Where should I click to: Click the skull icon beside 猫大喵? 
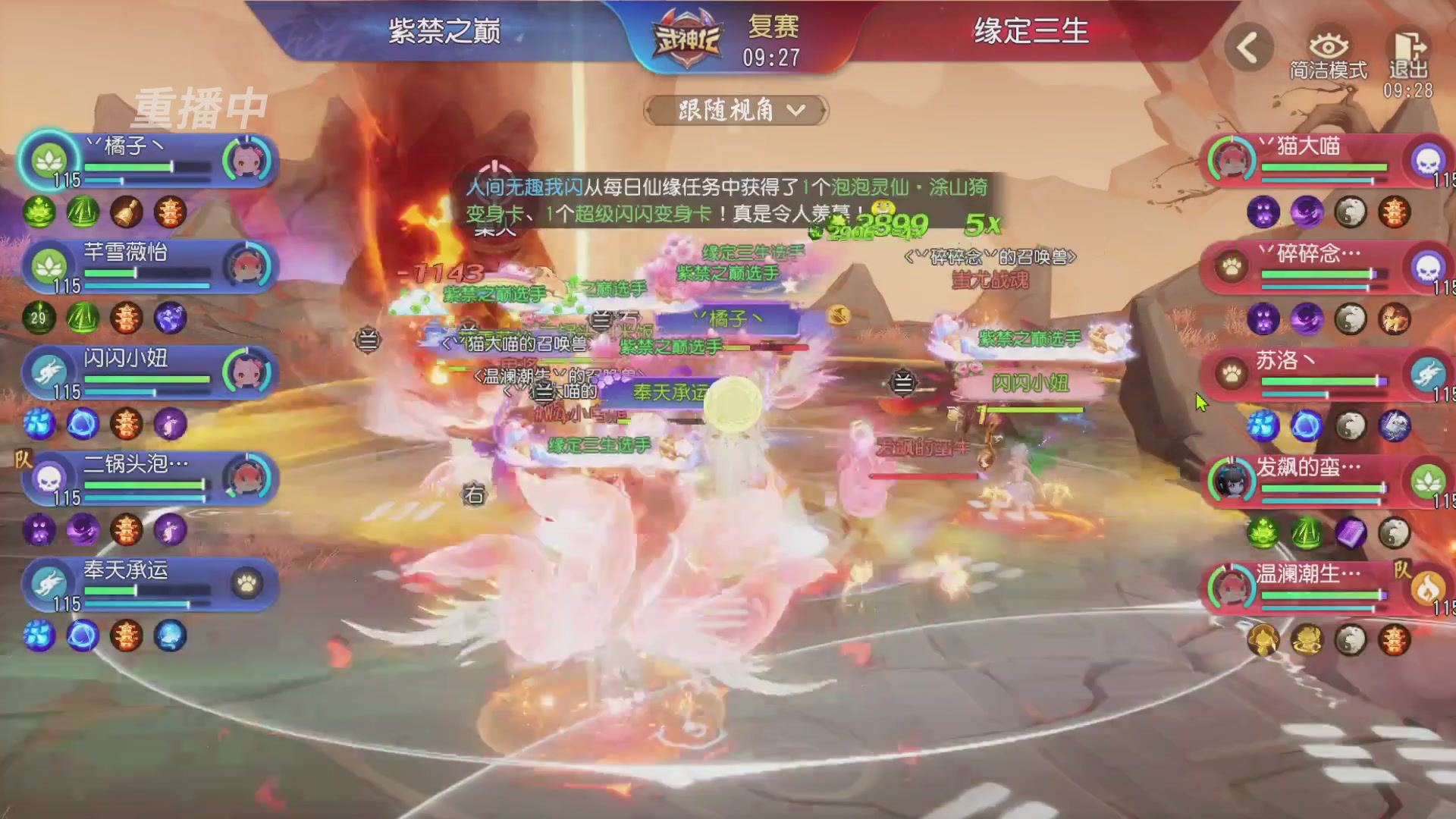[x=1429, y=161]
